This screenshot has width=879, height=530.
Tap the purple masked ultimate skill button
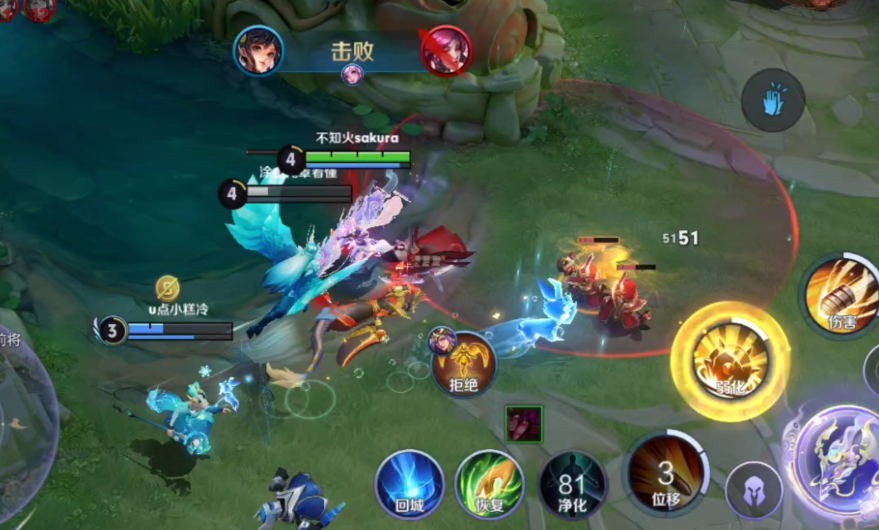838,463
